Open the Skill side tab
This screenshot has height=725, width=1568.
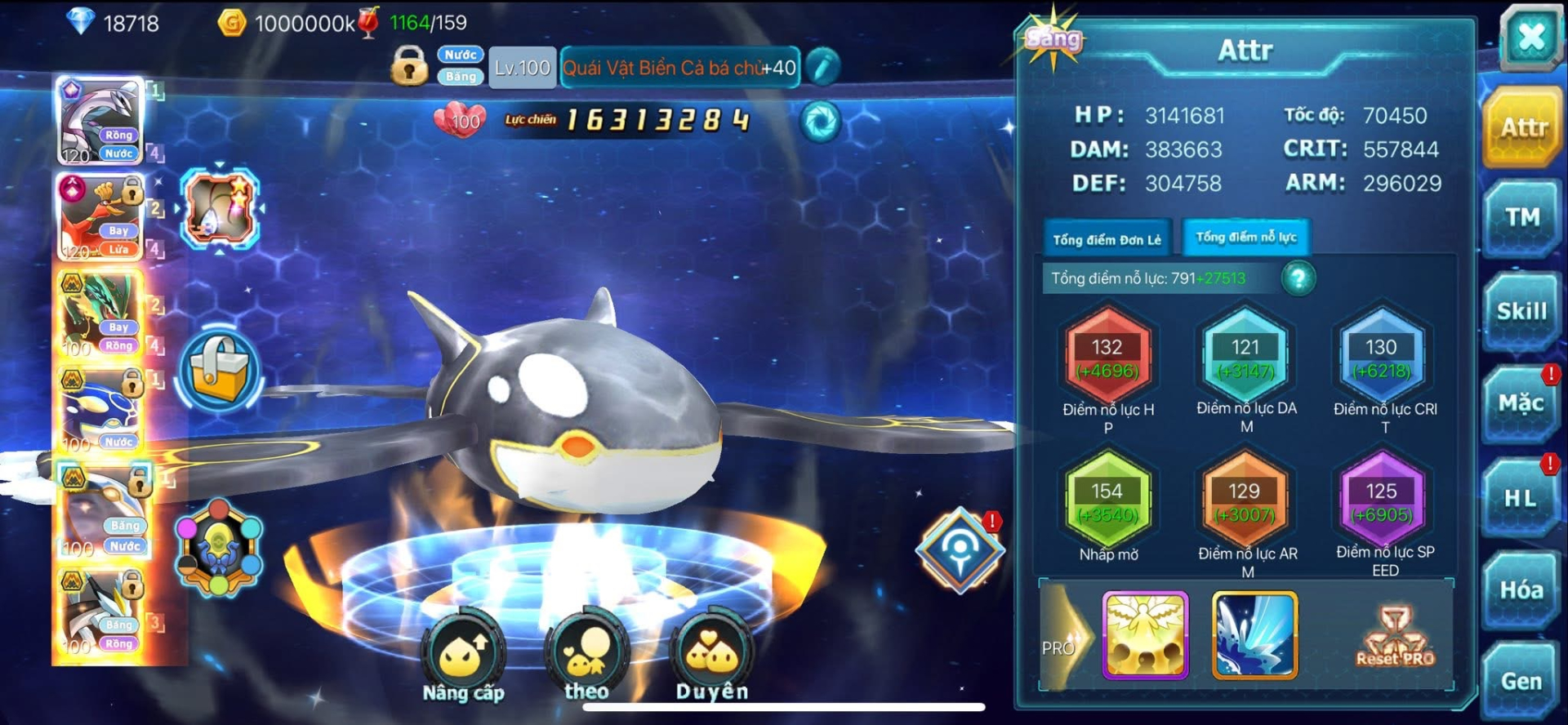pos(1521,311)
